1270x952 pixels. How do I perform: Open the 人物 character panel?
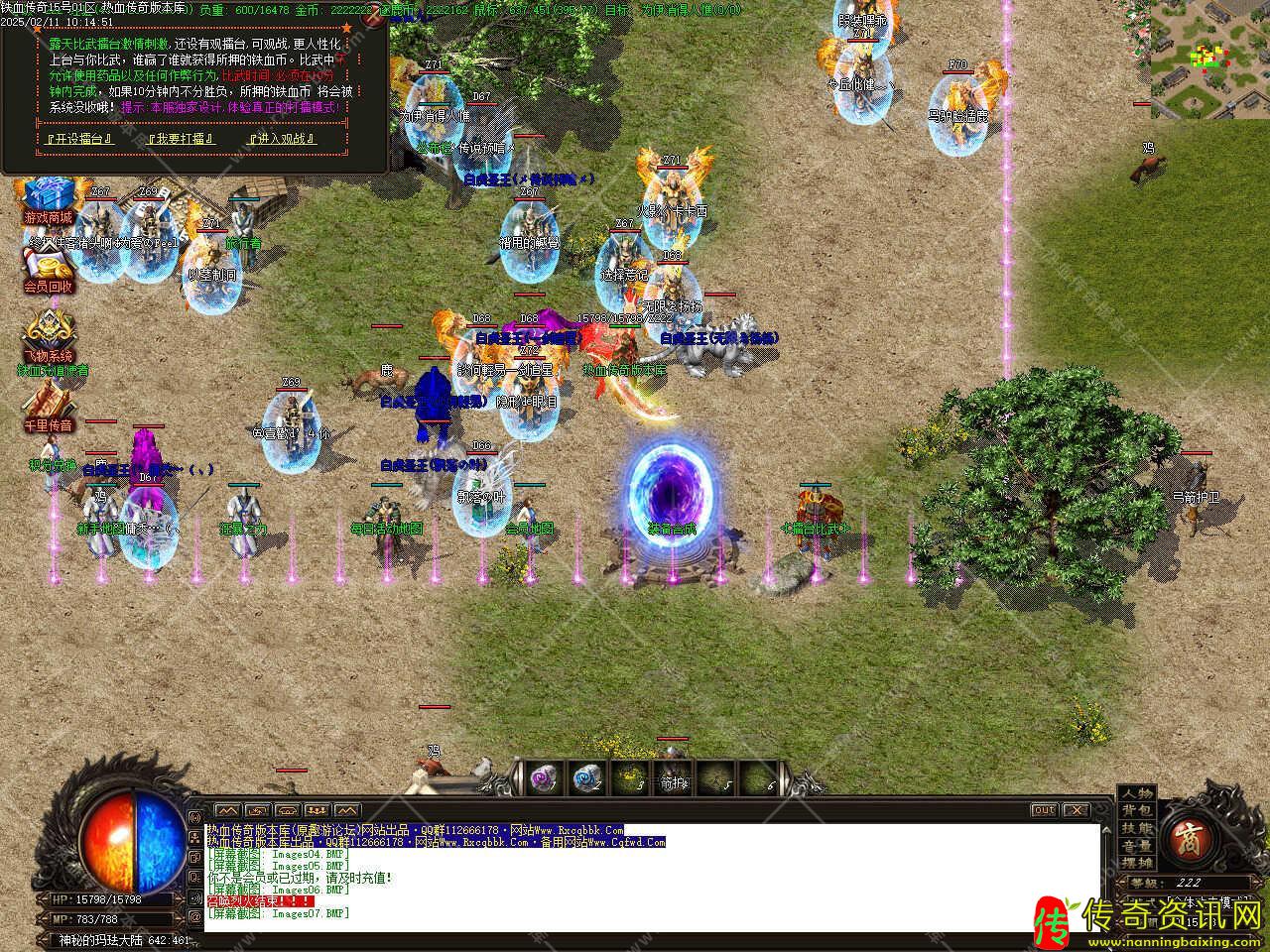tap(1136, 793)
